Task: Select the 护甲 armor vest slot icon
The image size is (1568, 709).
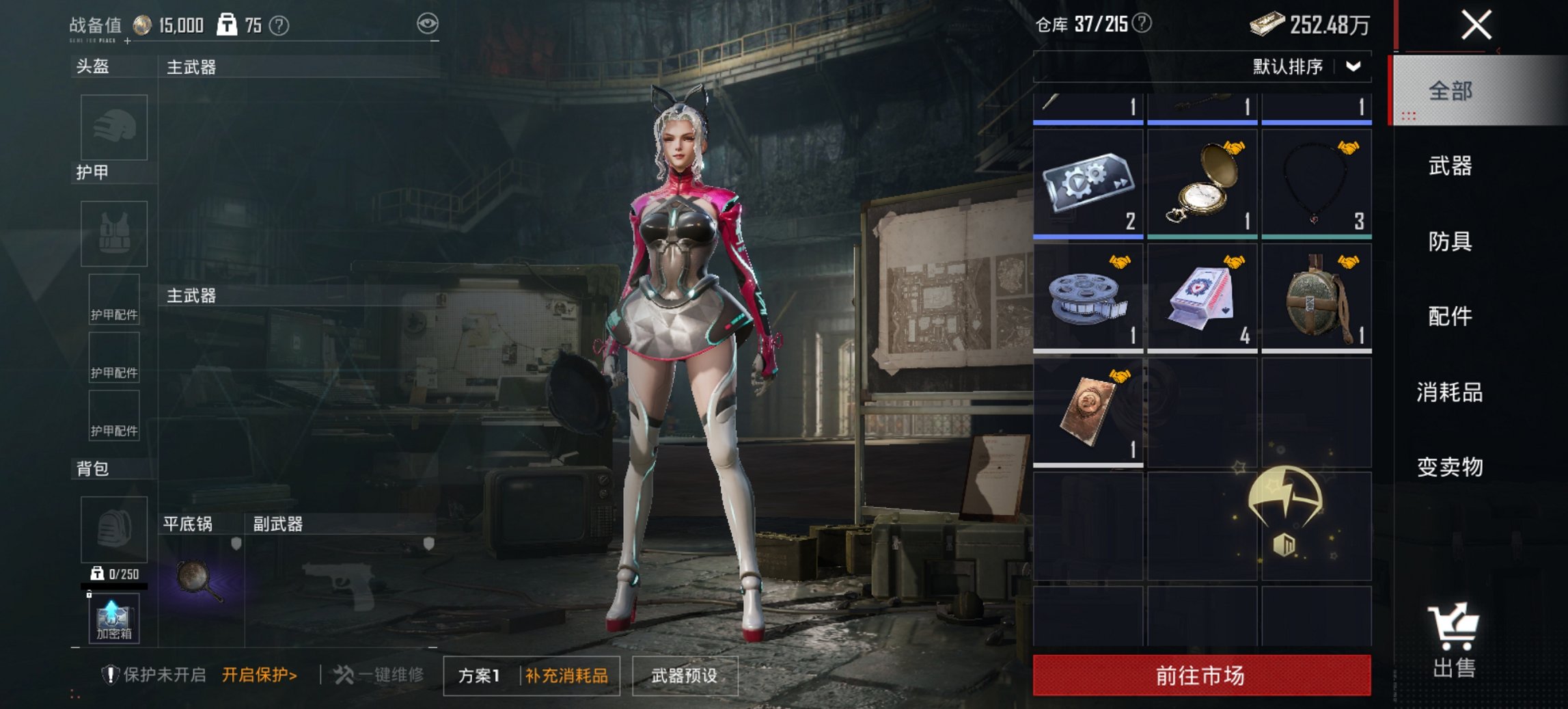Action: [114, 233]
